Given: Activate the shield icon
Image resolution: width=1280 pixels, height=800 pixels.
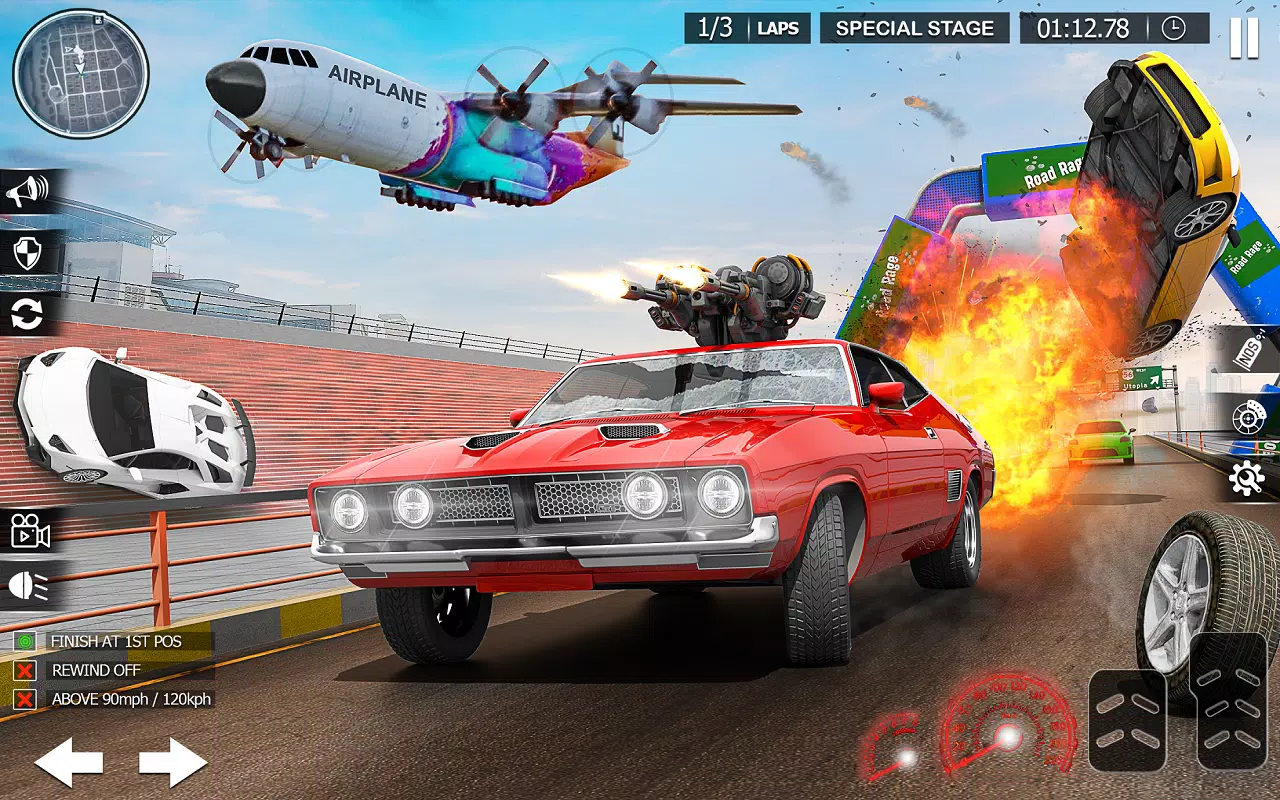Looking at the screenshot, I should [x=27, y=253].
